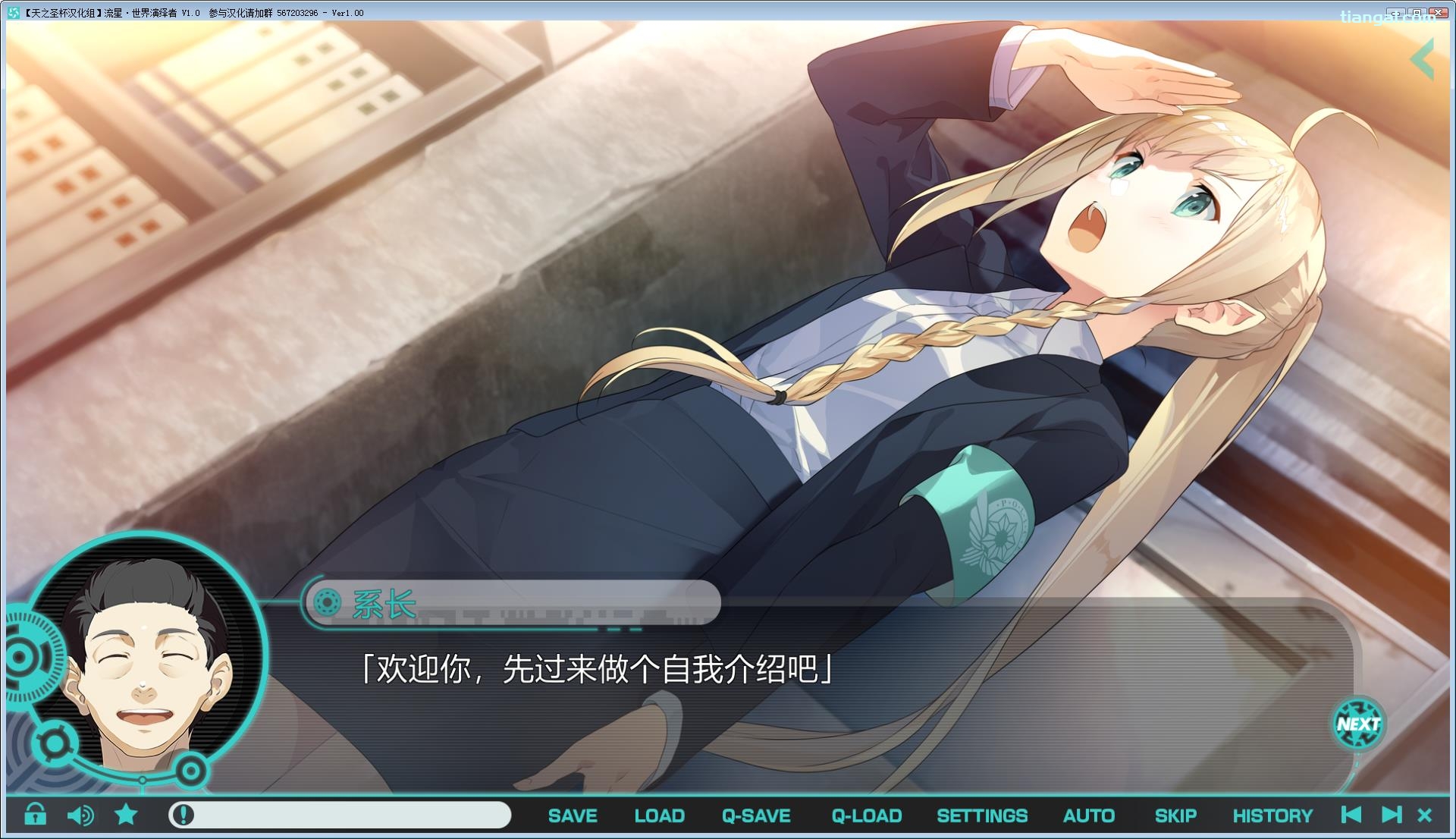
Task: Click the round NEXT button
Action: click(1357, 724)
